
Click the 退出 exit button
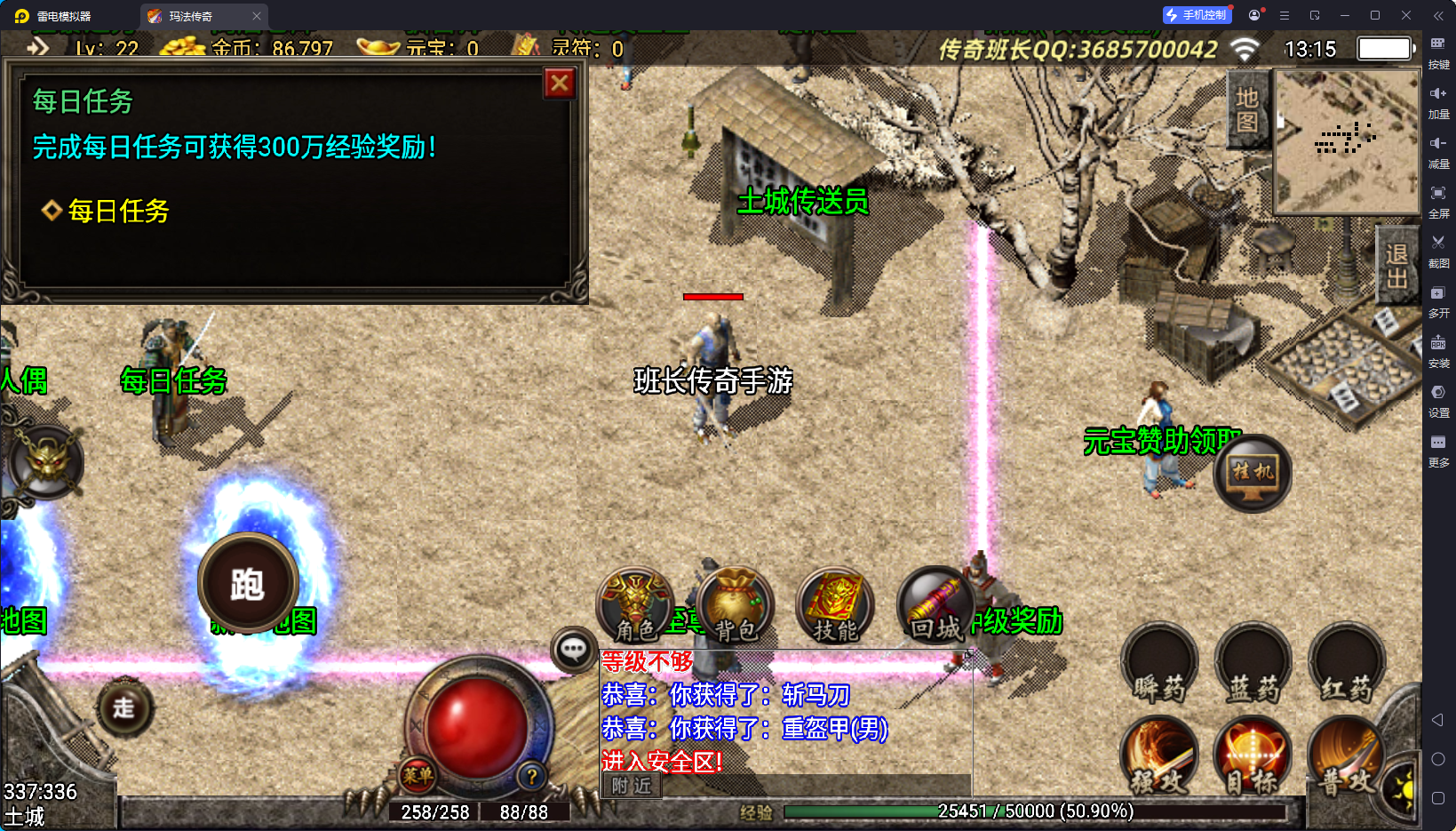pos(1396,266)
